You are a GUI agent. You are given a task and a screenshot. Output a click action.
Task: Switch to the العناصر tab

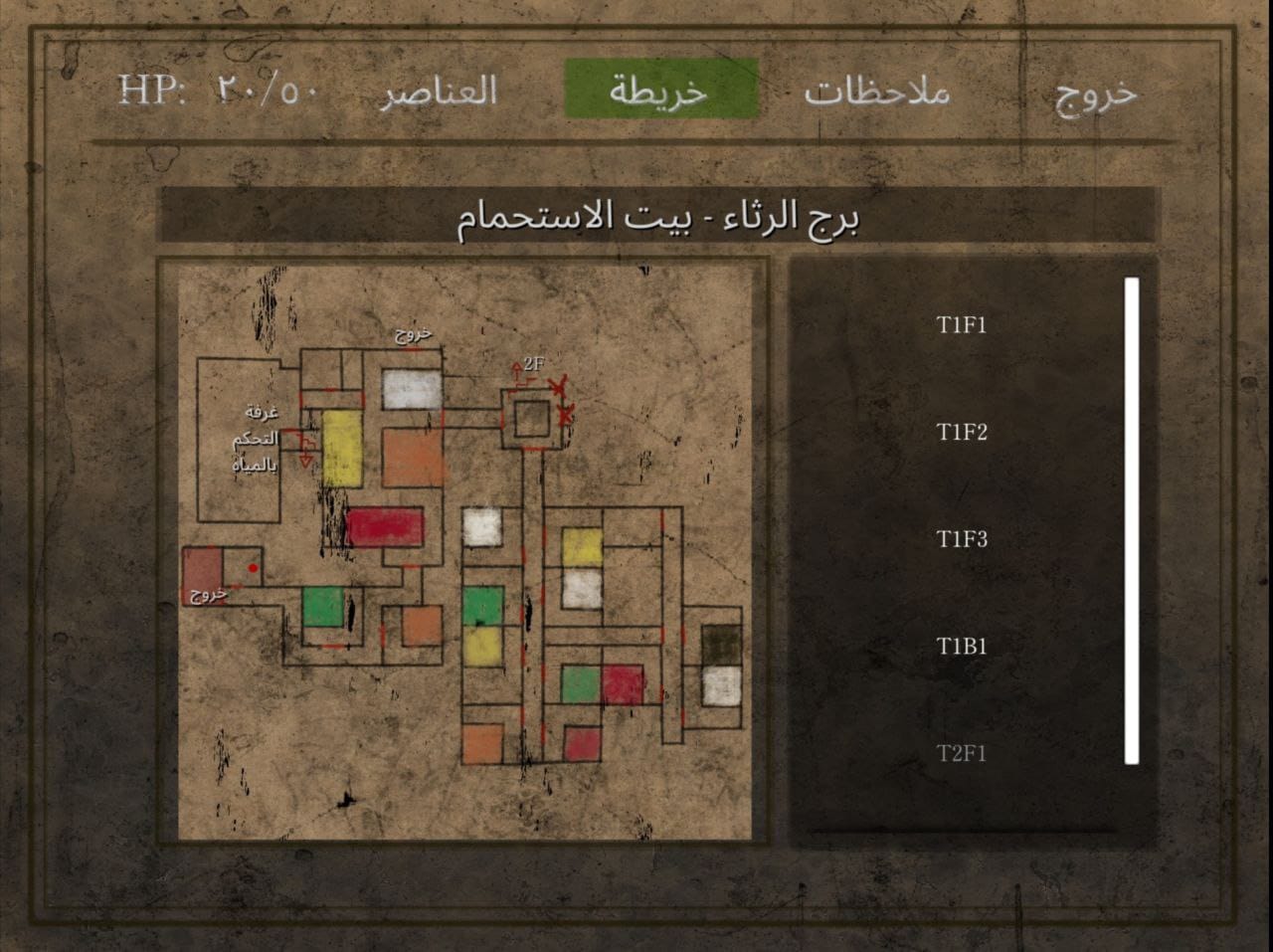[444, 93]
